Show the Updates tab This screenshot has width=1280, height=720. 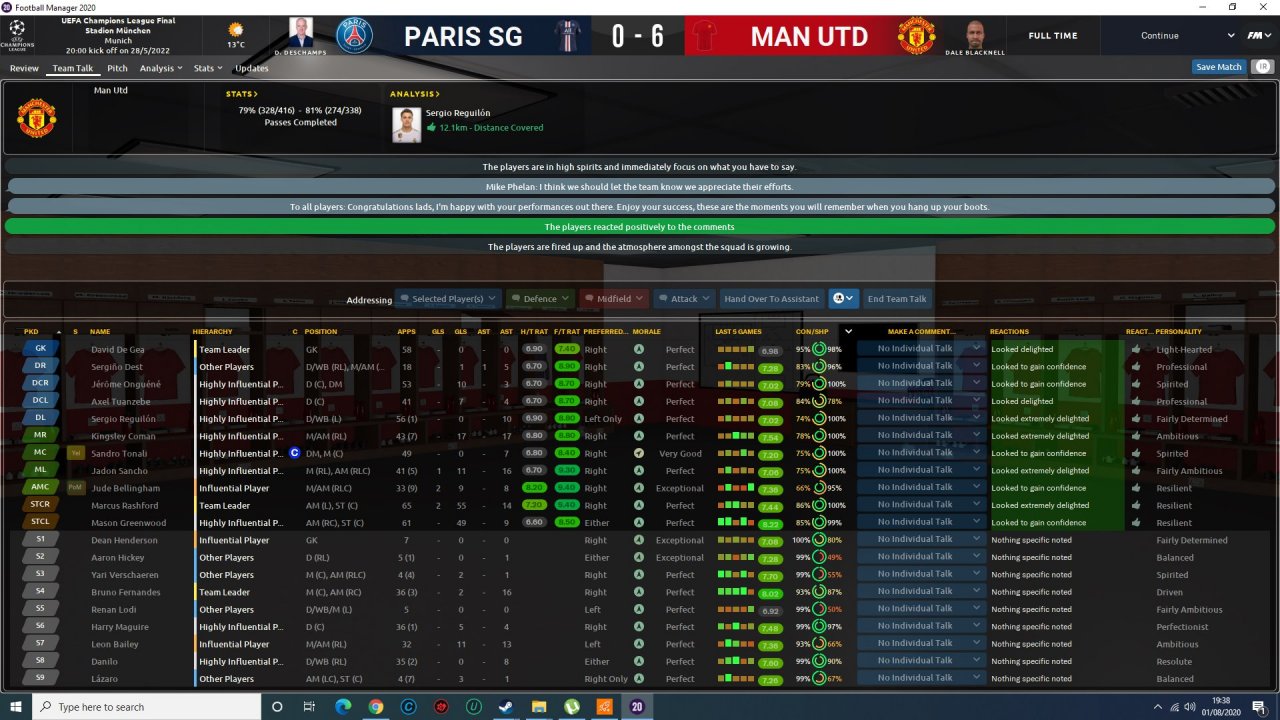coord(252,69)
